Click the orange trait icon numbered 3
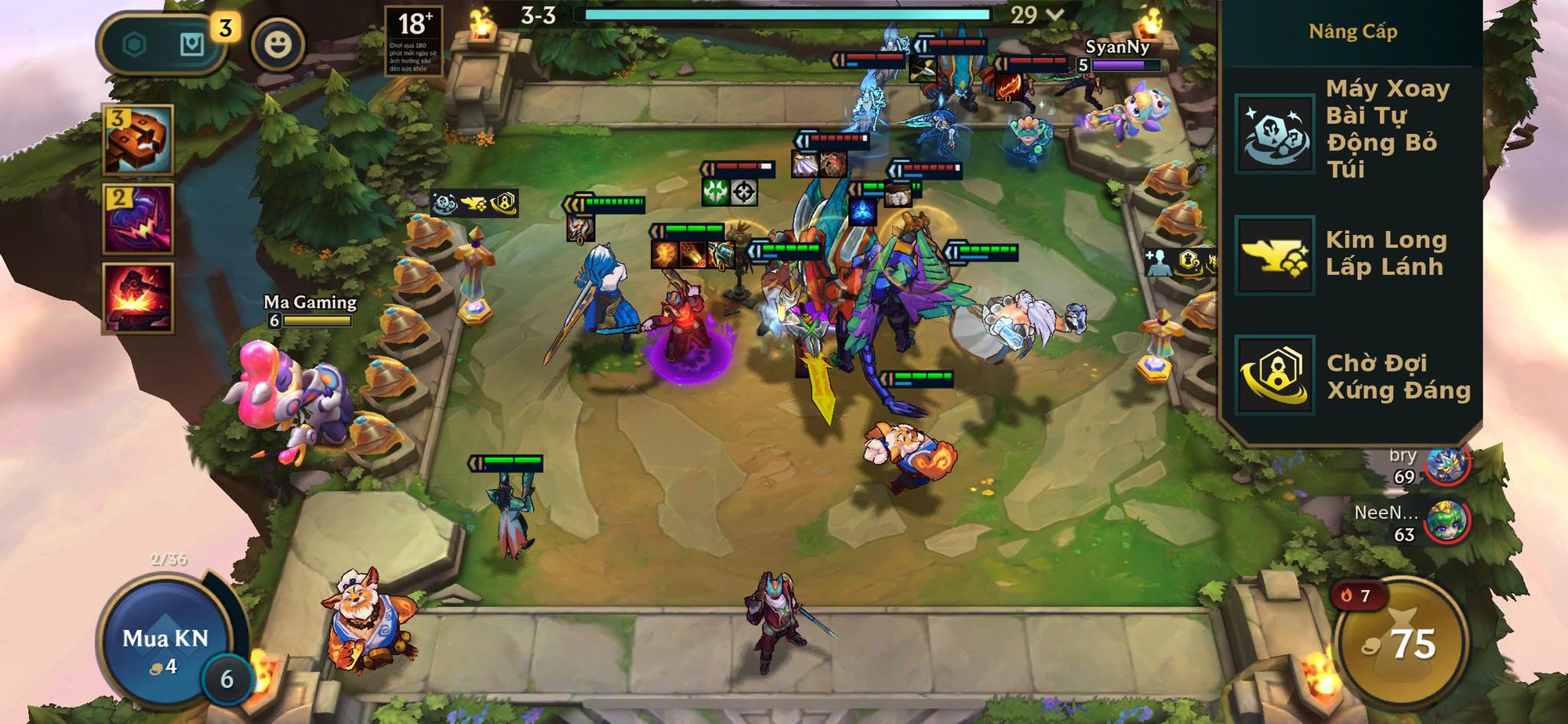 tap(138, 139)
